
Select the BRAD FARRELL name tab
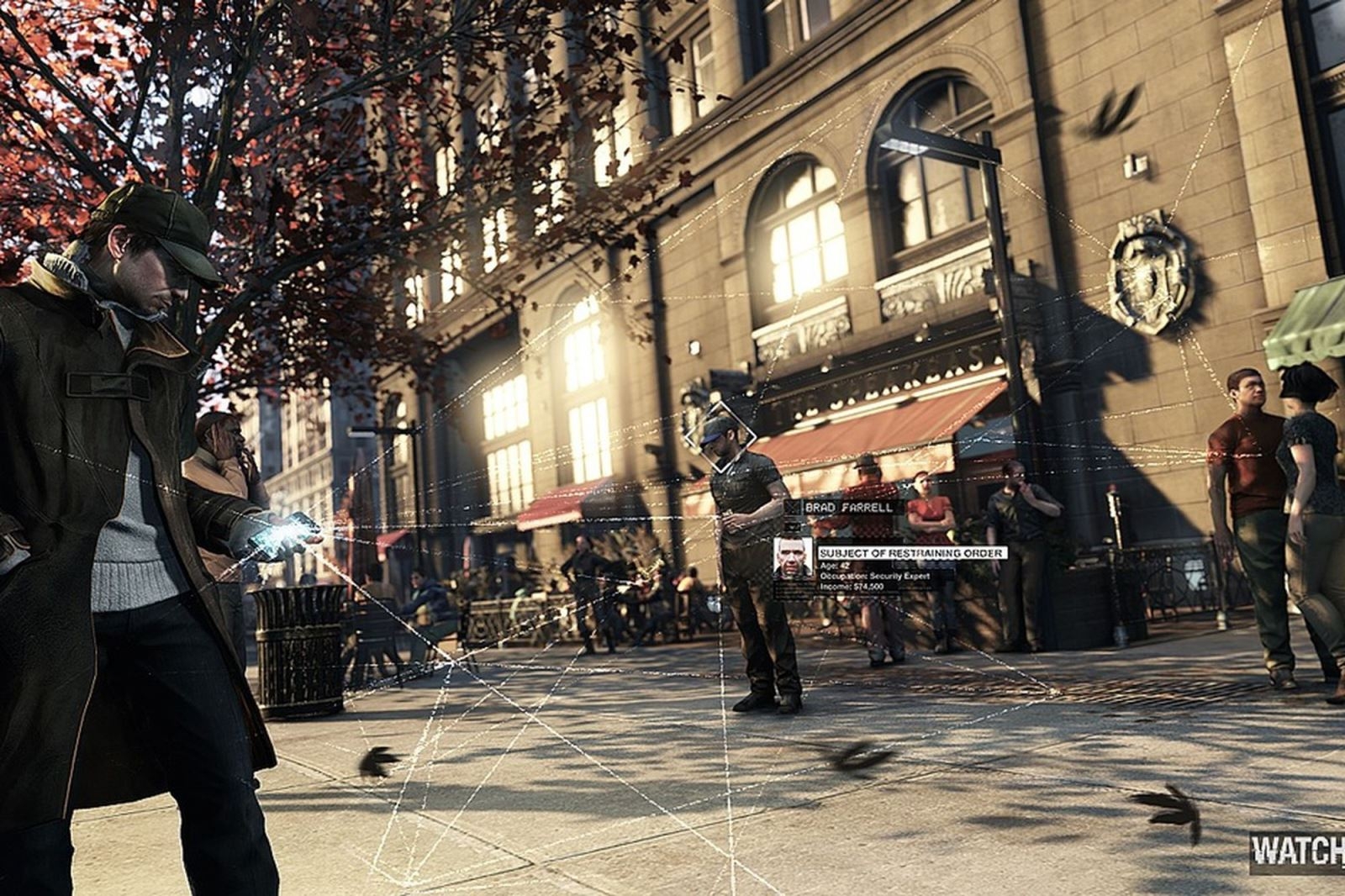(x=849, y=508)
